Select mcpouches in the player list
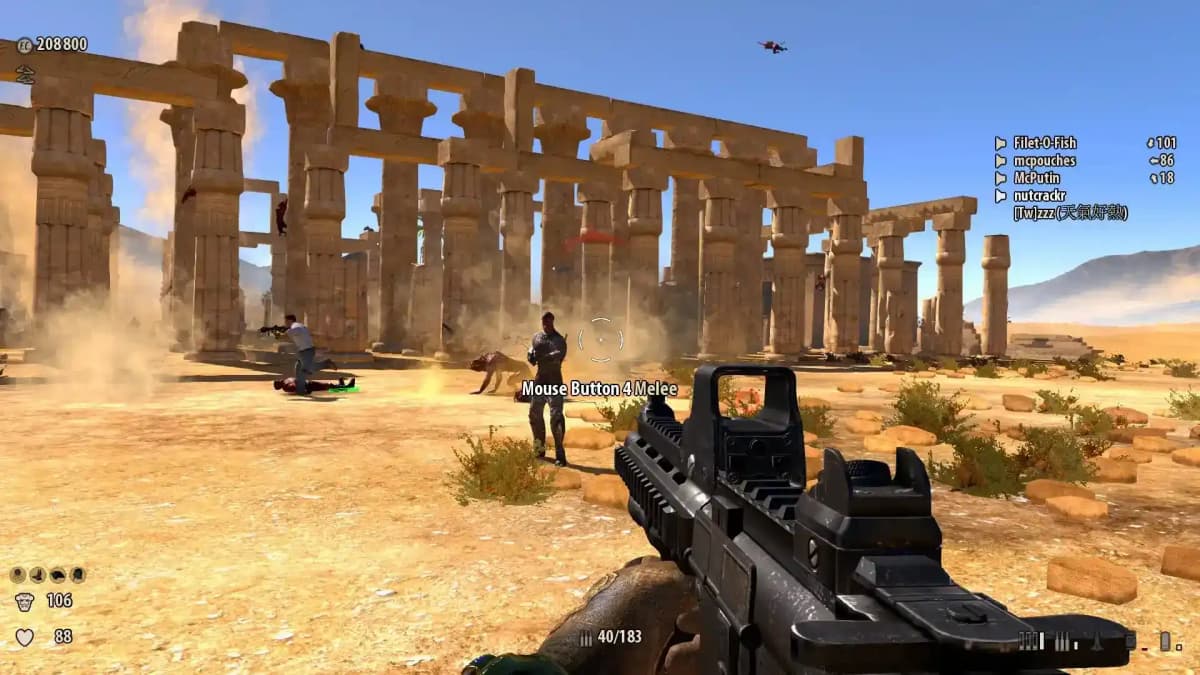The height and width of the screenshot is (675, 1200). [1044, 160]
